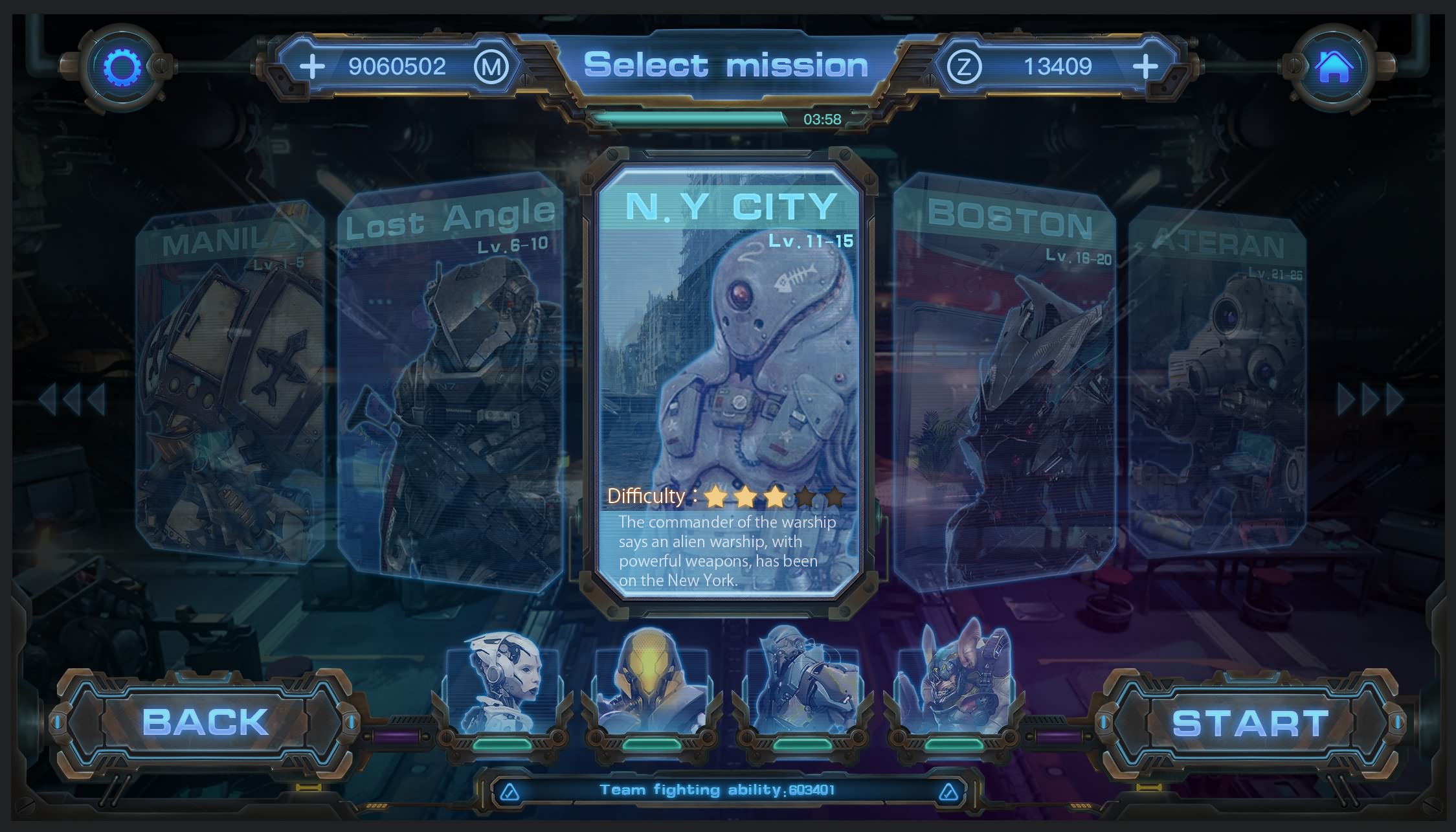The height and width of the screenshot is (832, 1456).
Task: Select the N.Y CITY mission card
Action: [728, 382]
